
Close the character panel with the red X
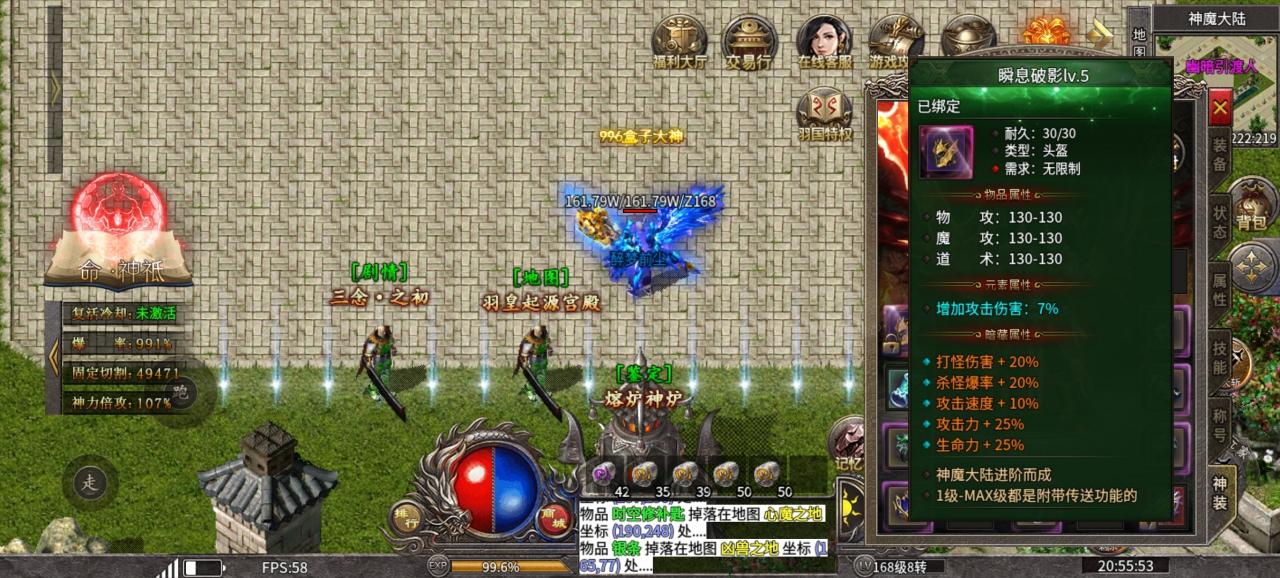(1219, 107)
